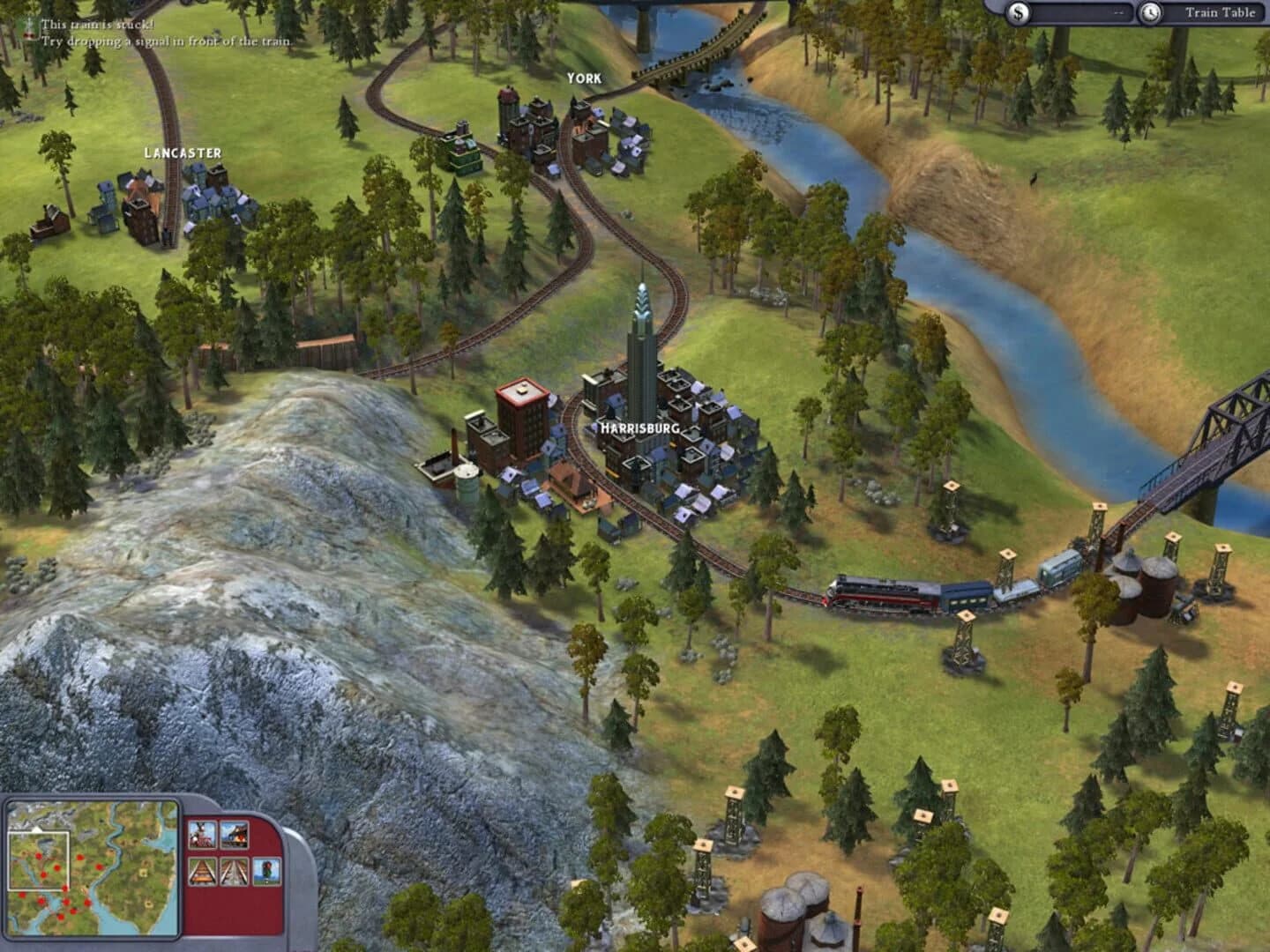Screen dimensions: 1270x952
Task: Select the double track laying tool
Action: click(x=234, y=872)
